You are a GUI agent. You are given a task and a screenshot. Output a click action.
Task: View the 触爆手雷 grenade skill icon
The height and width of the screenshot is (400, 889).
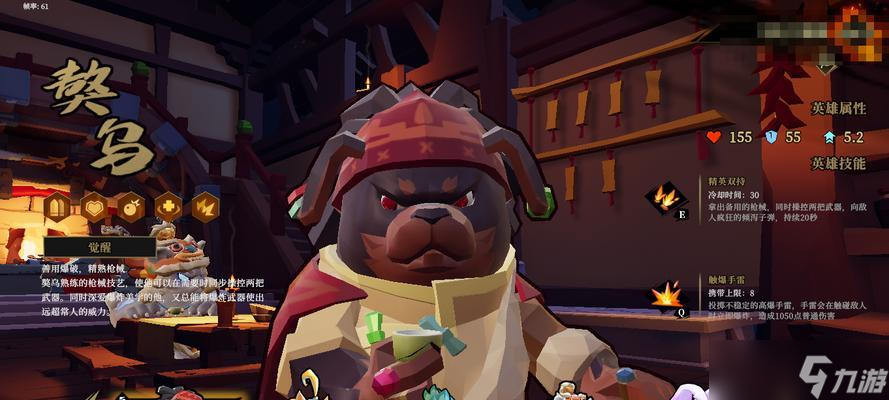click(x=665, y=296)
